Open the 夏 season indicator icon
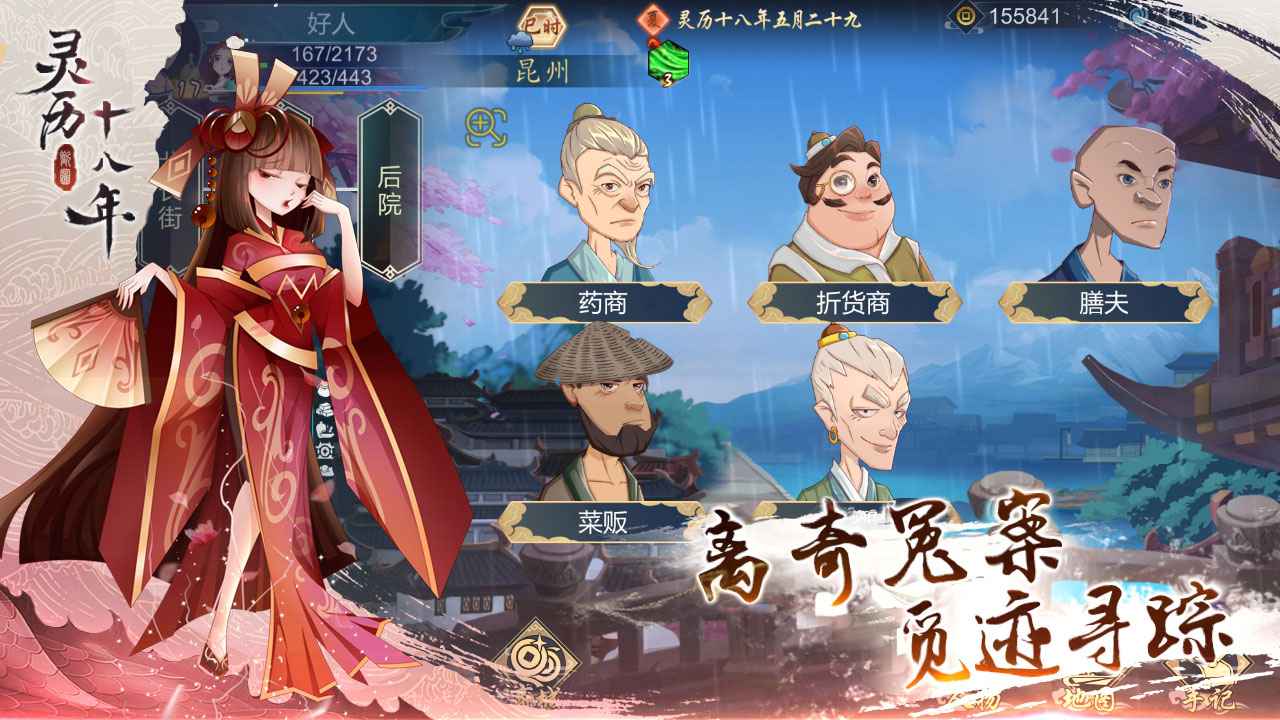The height and width of the screenshot is (720, 1280). [654, 17]
